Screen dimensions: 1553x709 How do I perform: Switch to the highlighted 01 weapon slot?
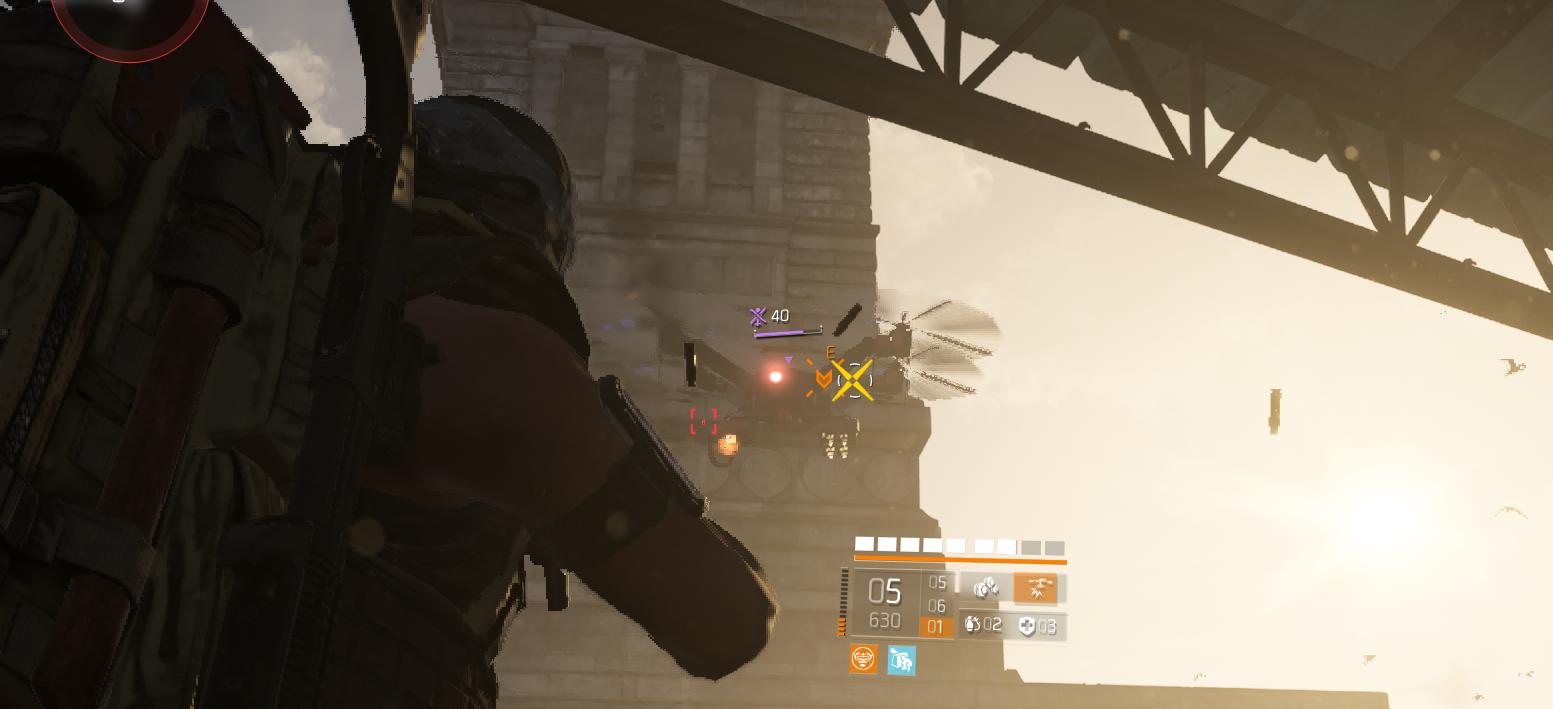[936, 628]
